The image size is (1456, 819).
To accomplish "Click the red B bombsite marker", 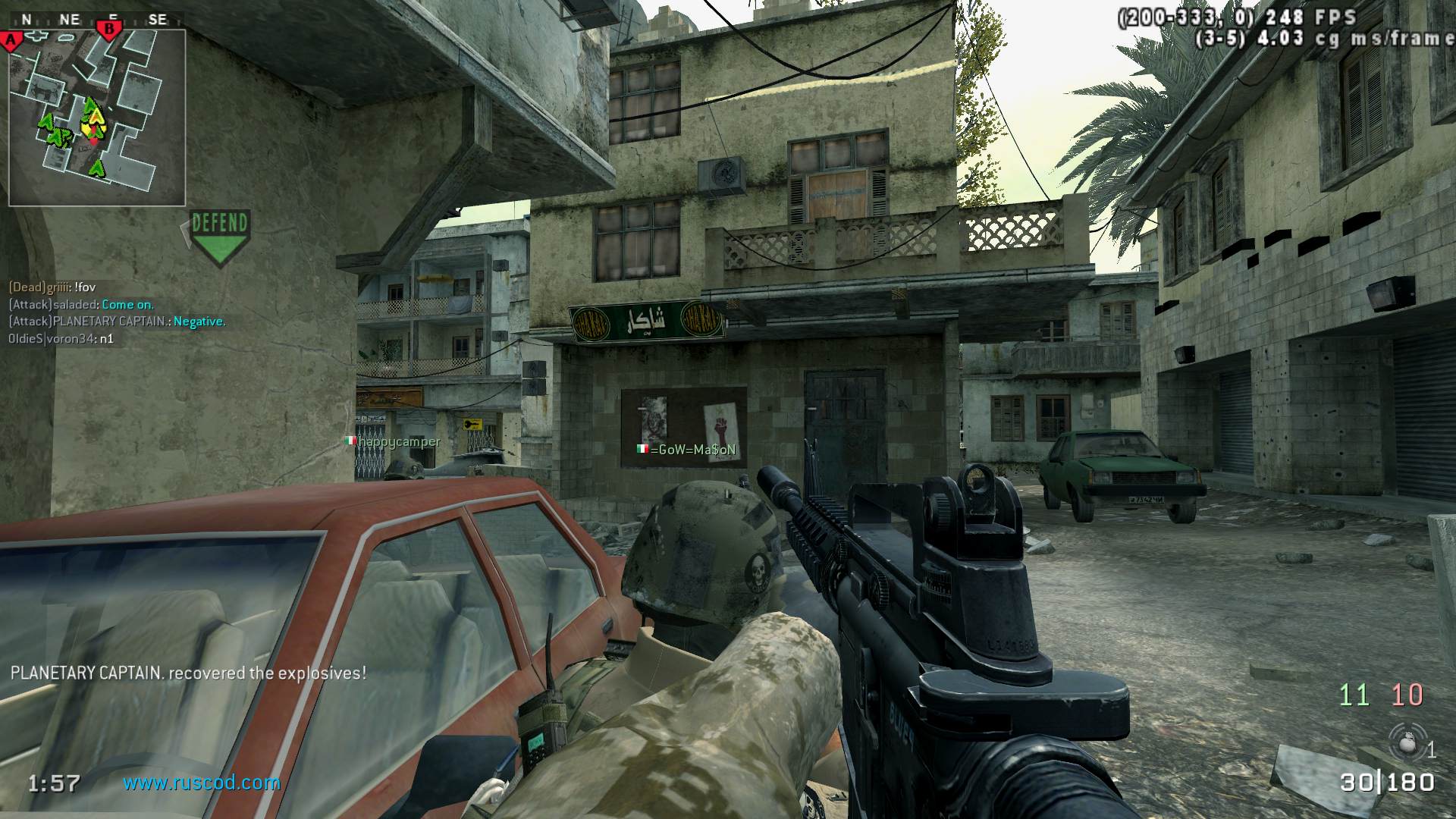I will pos(110,30).
